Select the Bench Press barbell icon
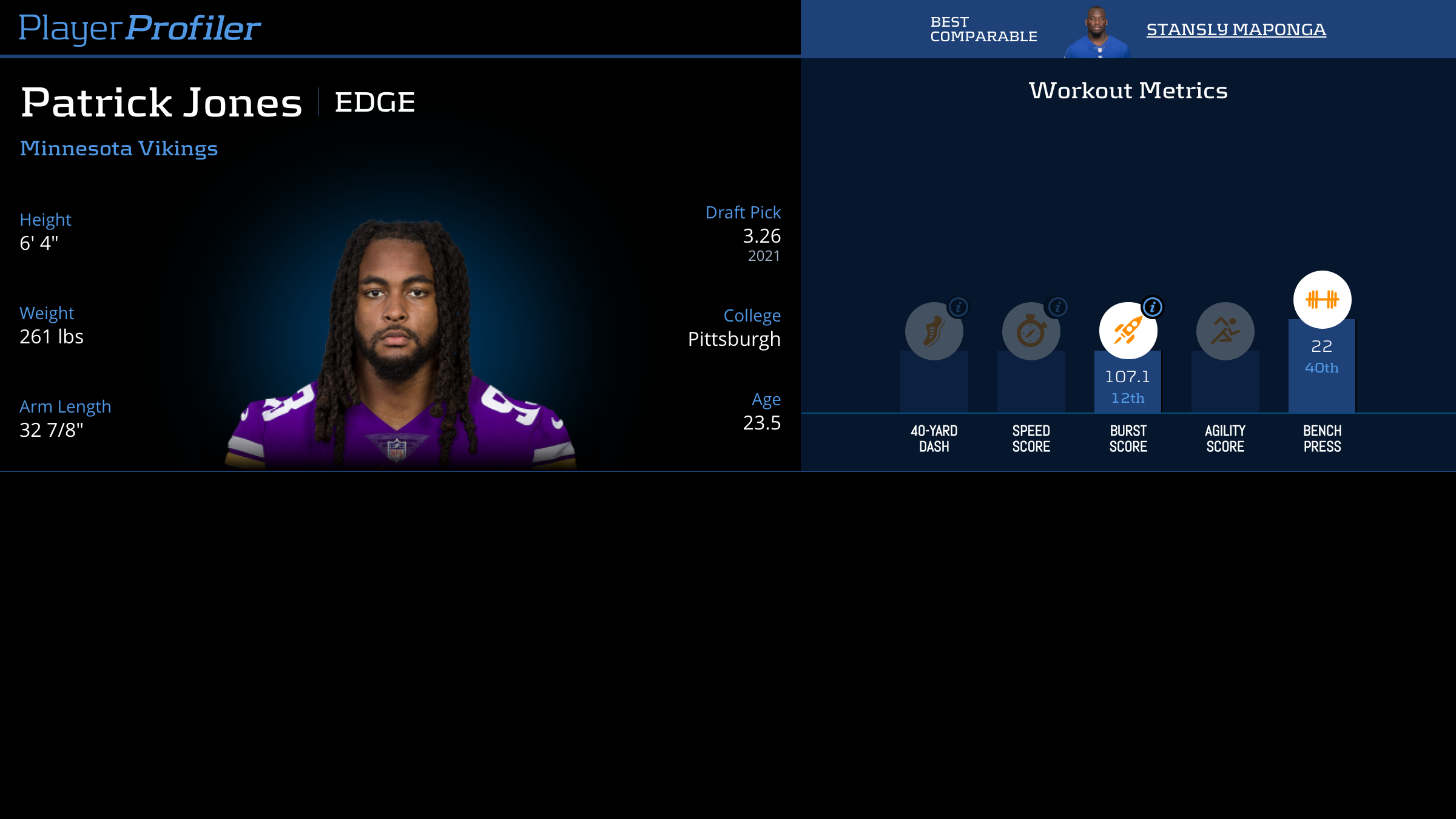Screen dimensions: 1456x819 coord(1322,300)
